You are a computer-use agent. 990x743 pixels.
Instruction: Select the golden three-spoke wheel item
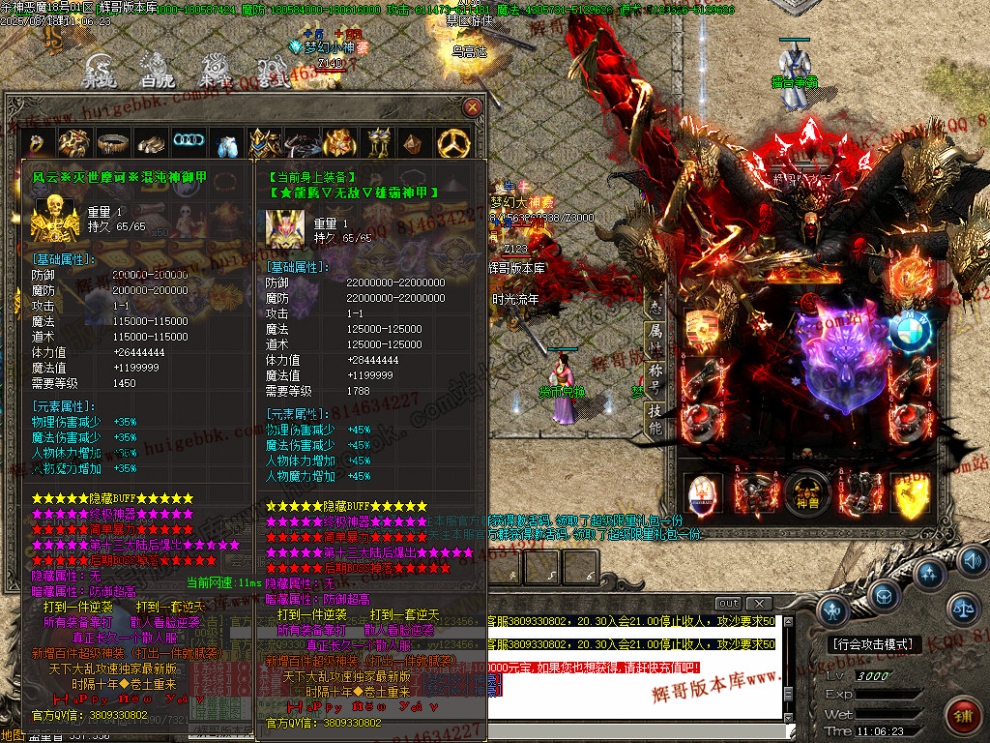[455, 143]
